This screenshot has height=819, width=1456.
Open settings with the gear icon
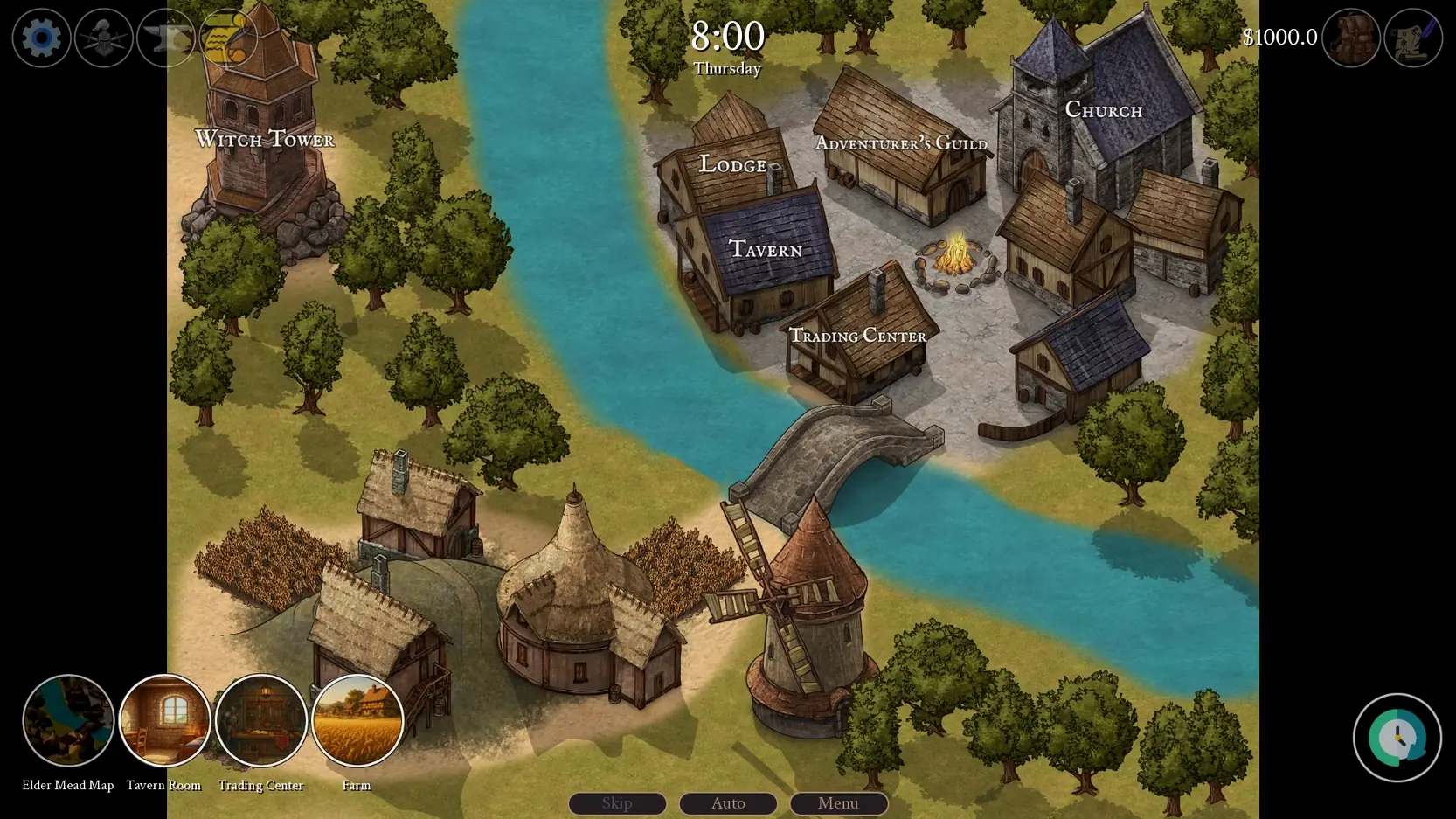41,38
